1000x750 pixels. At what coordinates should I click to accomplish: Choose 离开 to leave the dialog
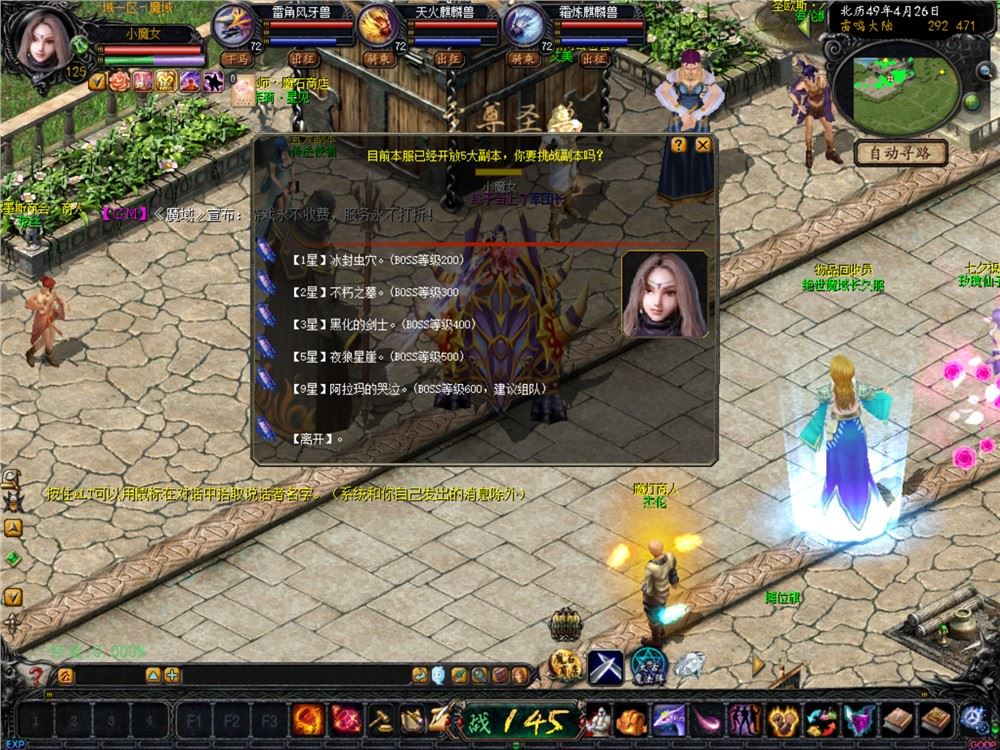(x=318, y=438)
